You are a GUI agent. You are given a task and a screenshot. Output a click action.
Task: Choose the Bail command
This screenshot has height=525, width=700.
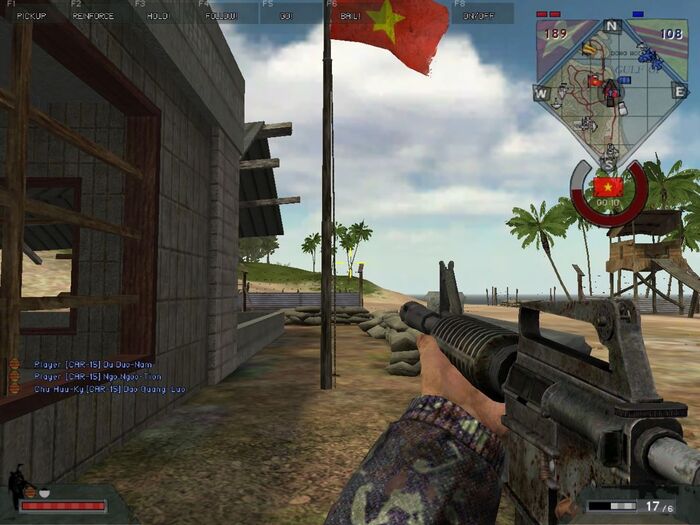pos(349,15)
